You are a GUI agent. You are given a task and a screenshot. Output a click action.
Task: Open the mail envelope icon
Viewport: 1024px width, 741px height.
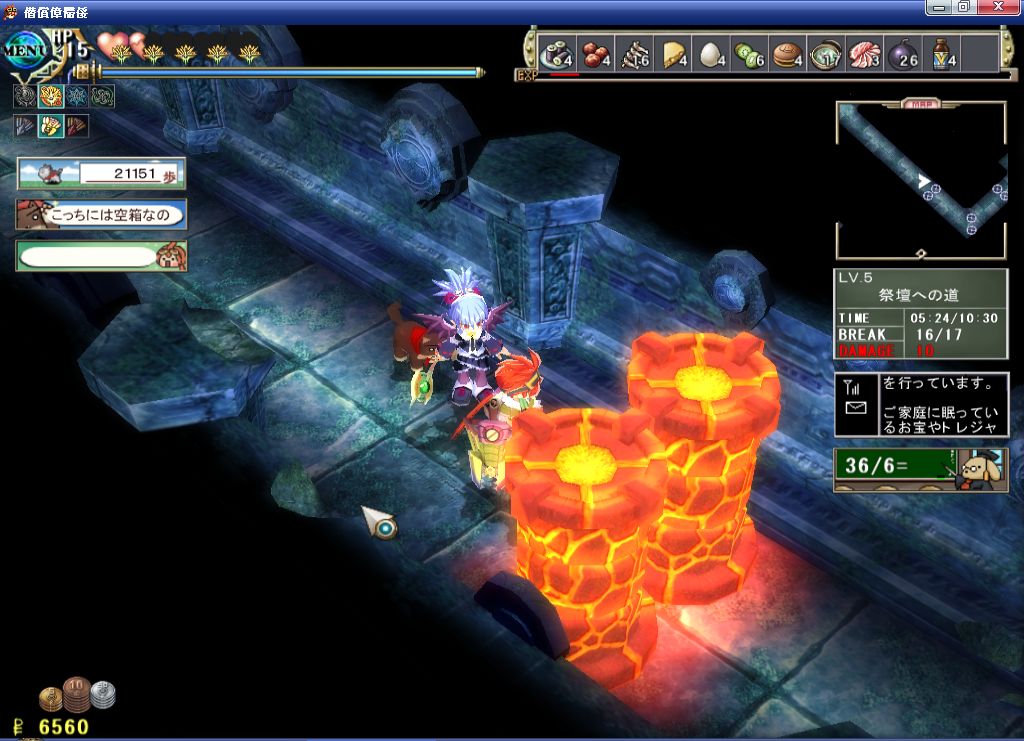click(856, 408)
